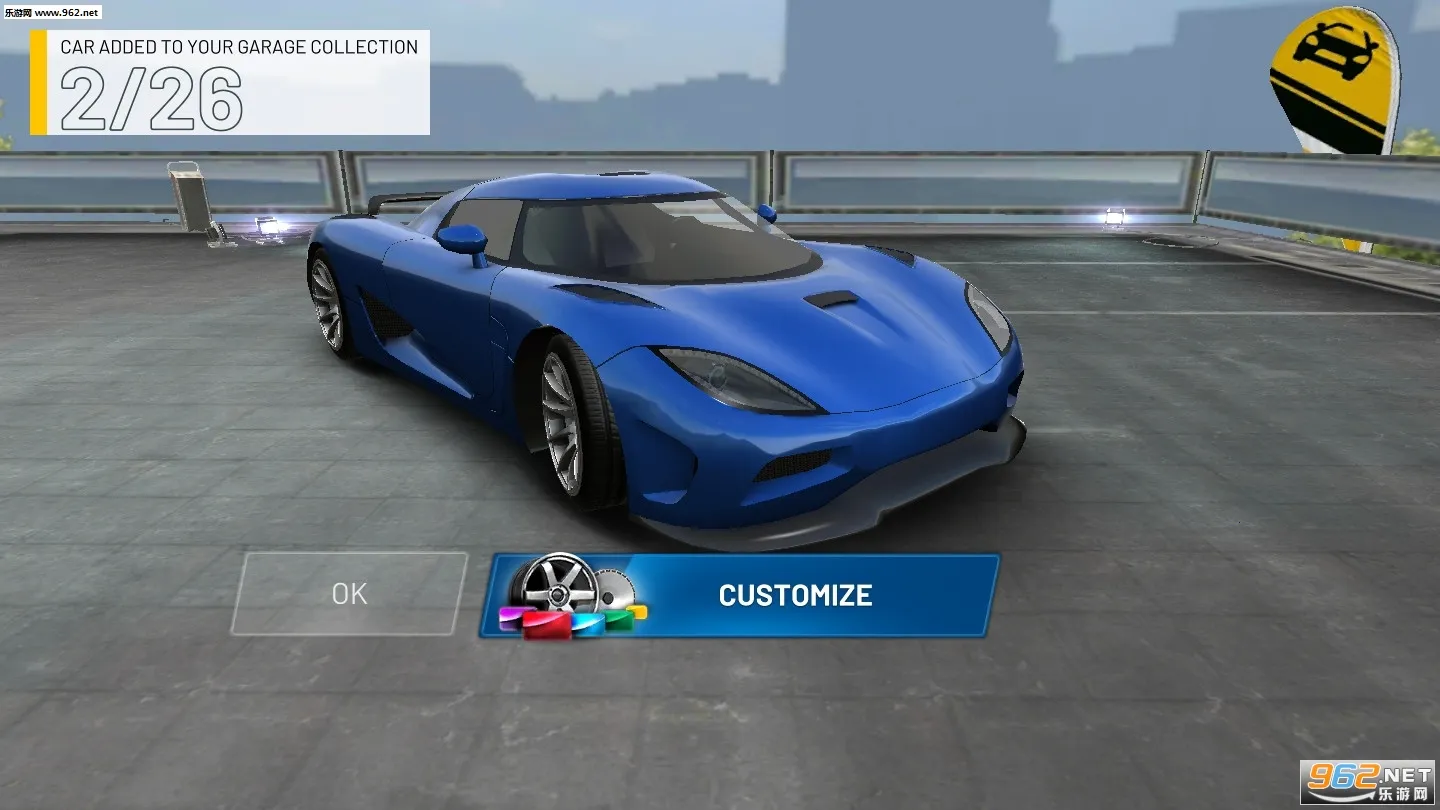This screenshot has width=1440, height=810.
Task: Click the car's left side mirror
Action: 464,238
